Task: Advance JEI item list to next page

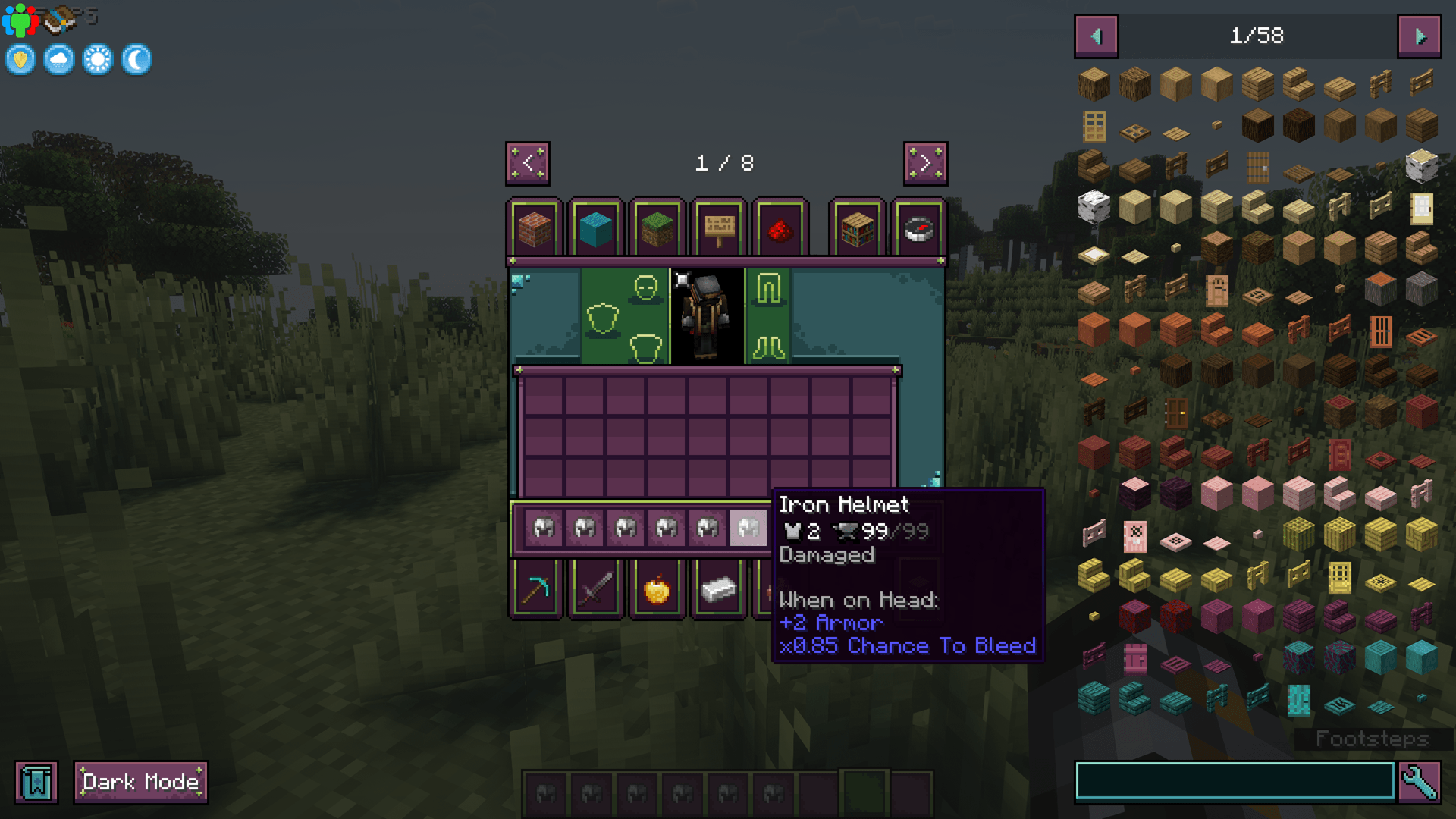Action: click(x=1420, y=35)
